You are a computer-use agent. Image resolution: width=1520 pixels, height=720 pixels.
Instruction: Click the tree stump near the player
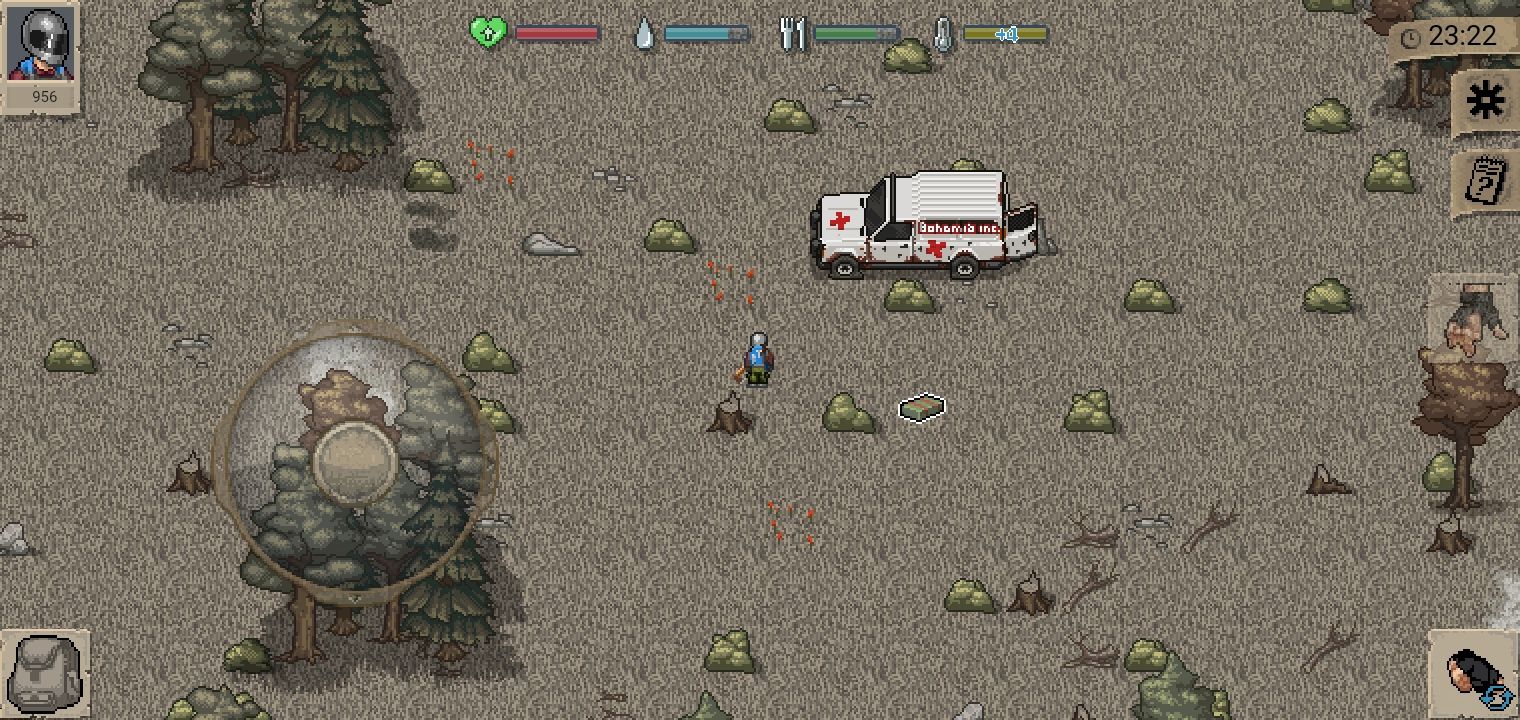click(731, 415)
